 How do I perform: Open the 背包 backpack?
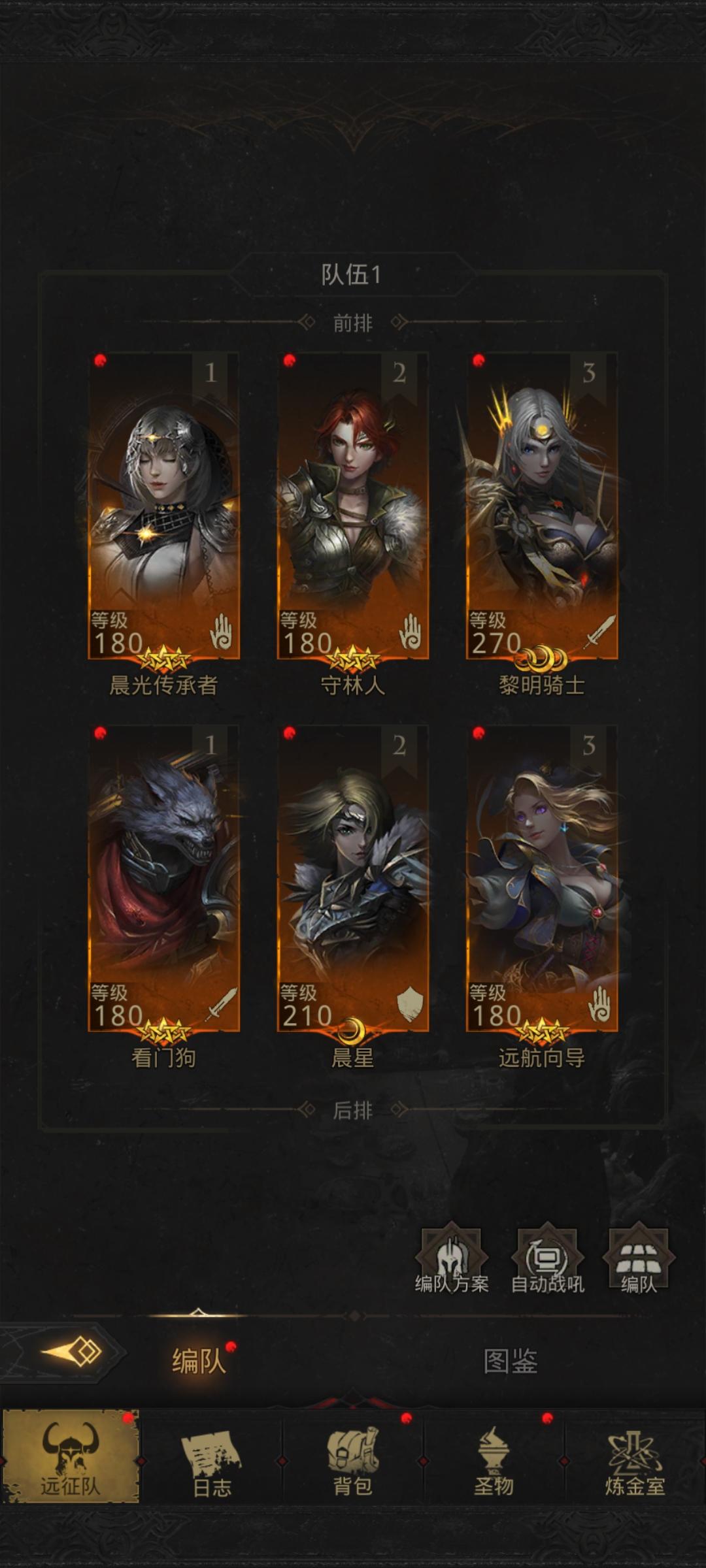(x=353, y=1457)
